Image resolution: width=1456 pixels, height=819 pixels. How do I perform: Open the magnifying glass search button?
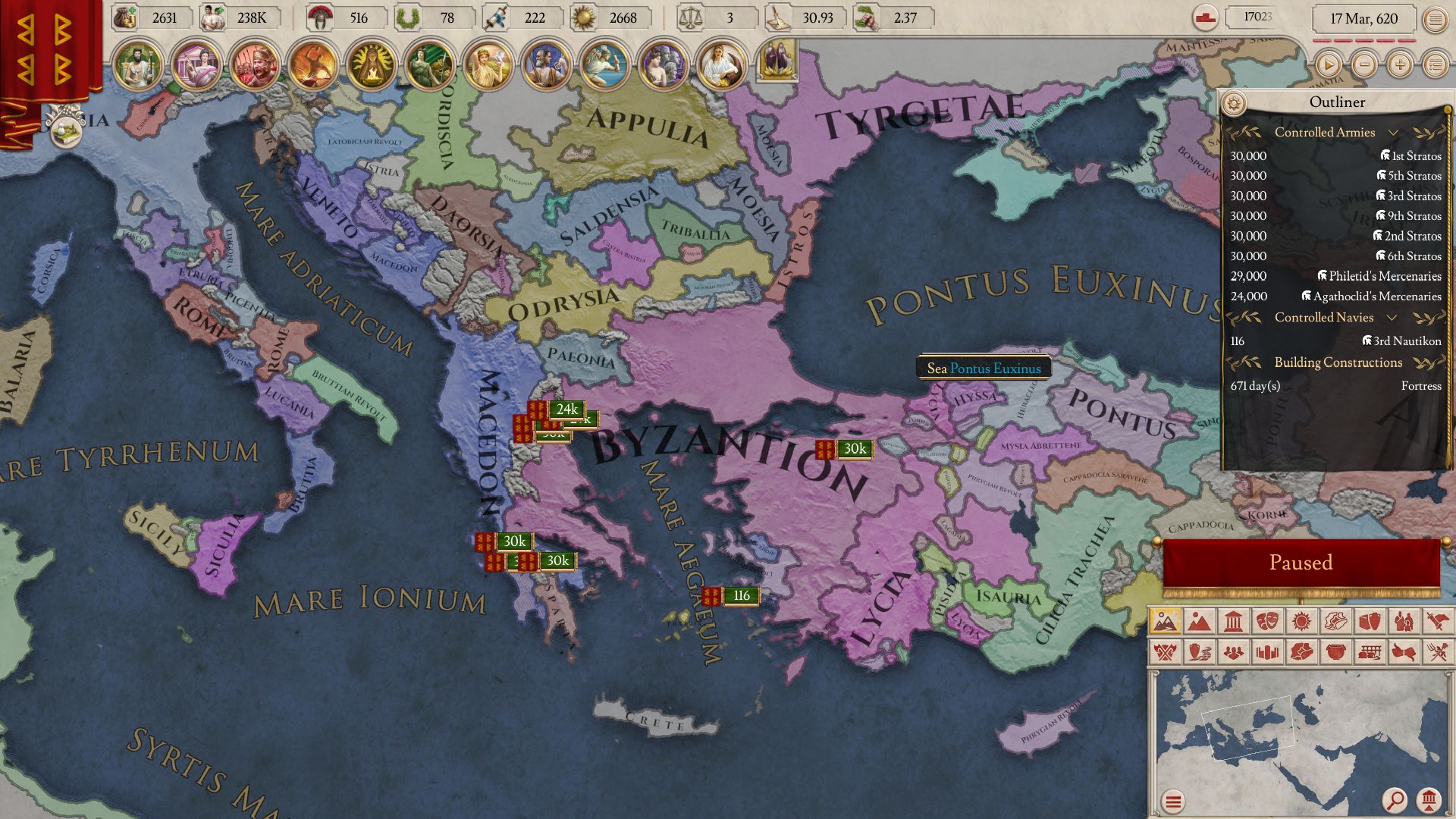coord(1394,799)
